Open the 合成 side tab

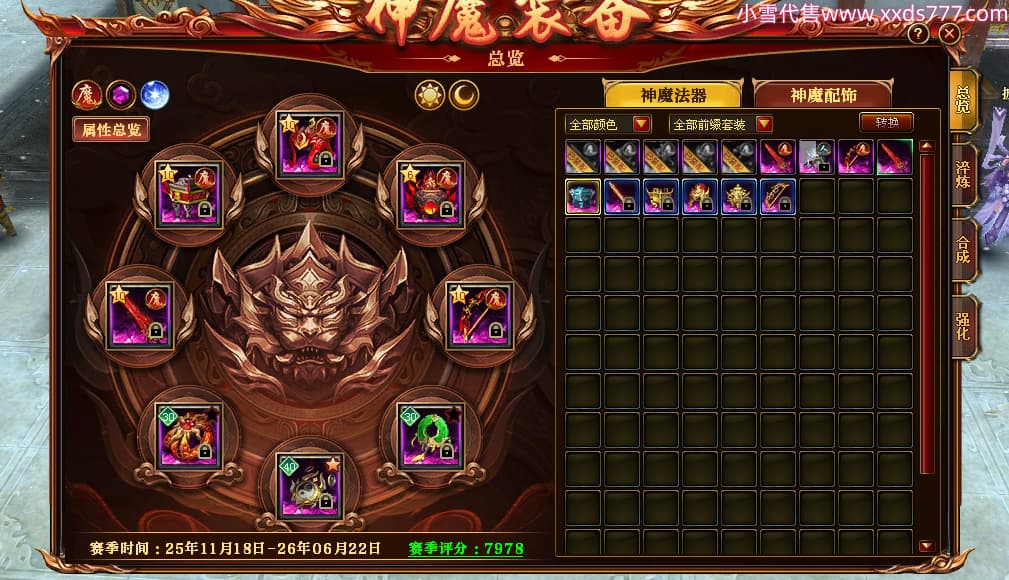(963, 249)
